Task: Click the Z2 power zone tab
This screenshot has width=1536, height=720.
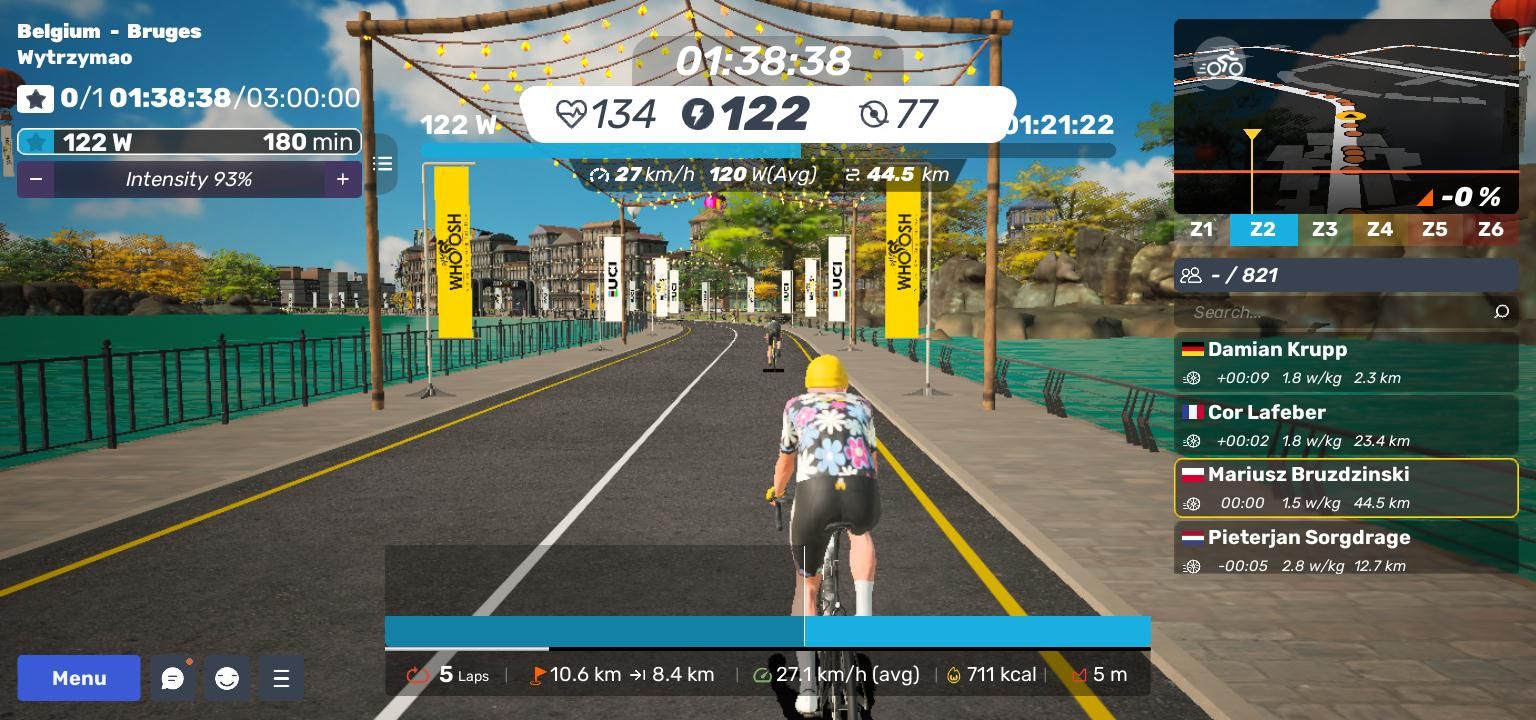Action: [1263, 229]
